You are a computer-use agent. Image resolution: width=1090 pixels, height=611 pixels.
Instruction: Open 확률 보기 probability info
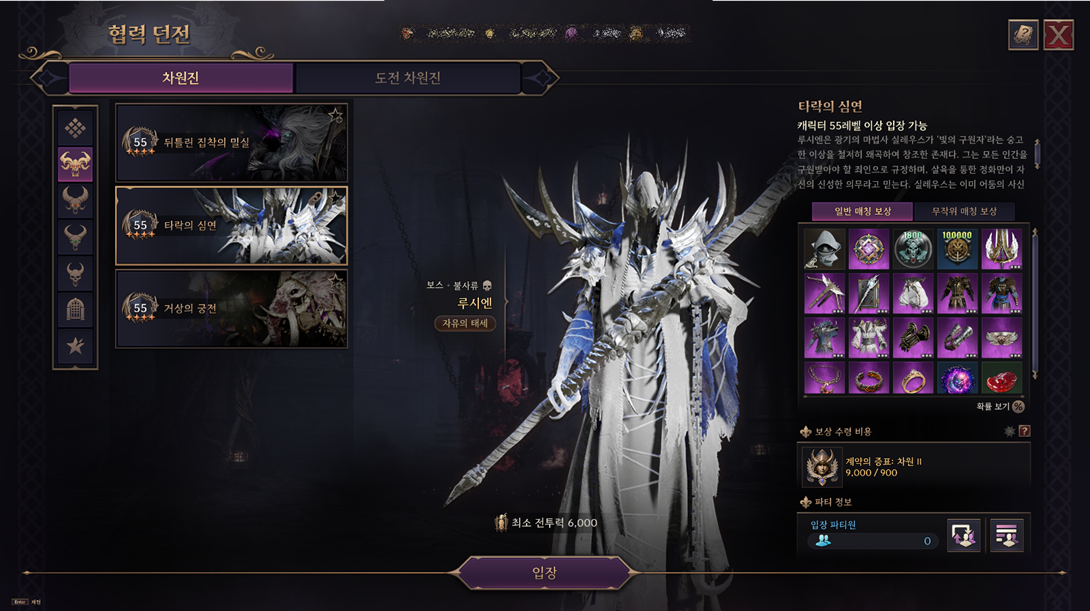click(x=1017, y=407)
